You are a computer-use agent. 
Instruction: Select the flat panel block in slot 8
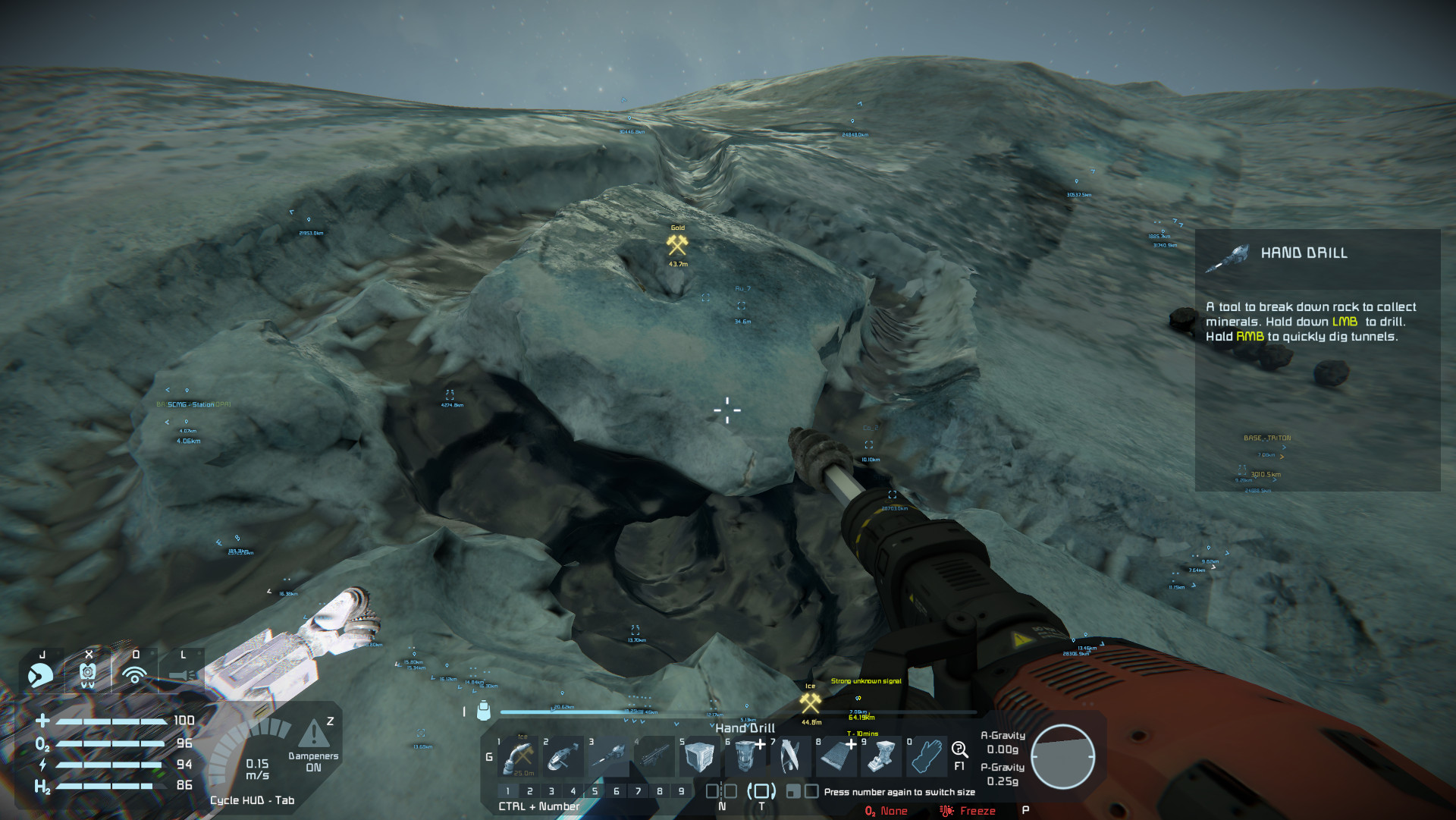pyautogui.click(x=836, y=756)
